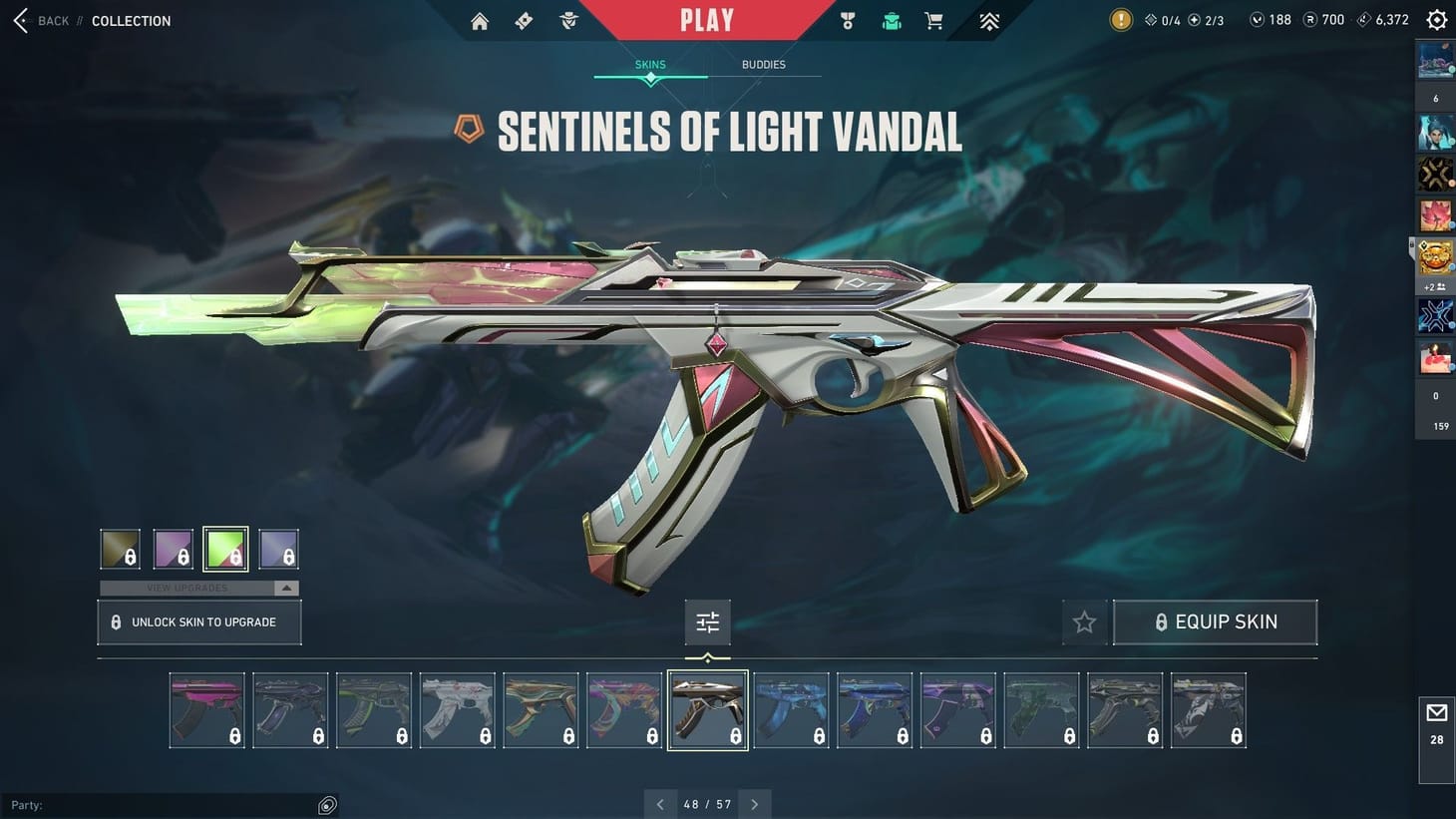Favorite the skin using the star toggle

coord(1084,621)
